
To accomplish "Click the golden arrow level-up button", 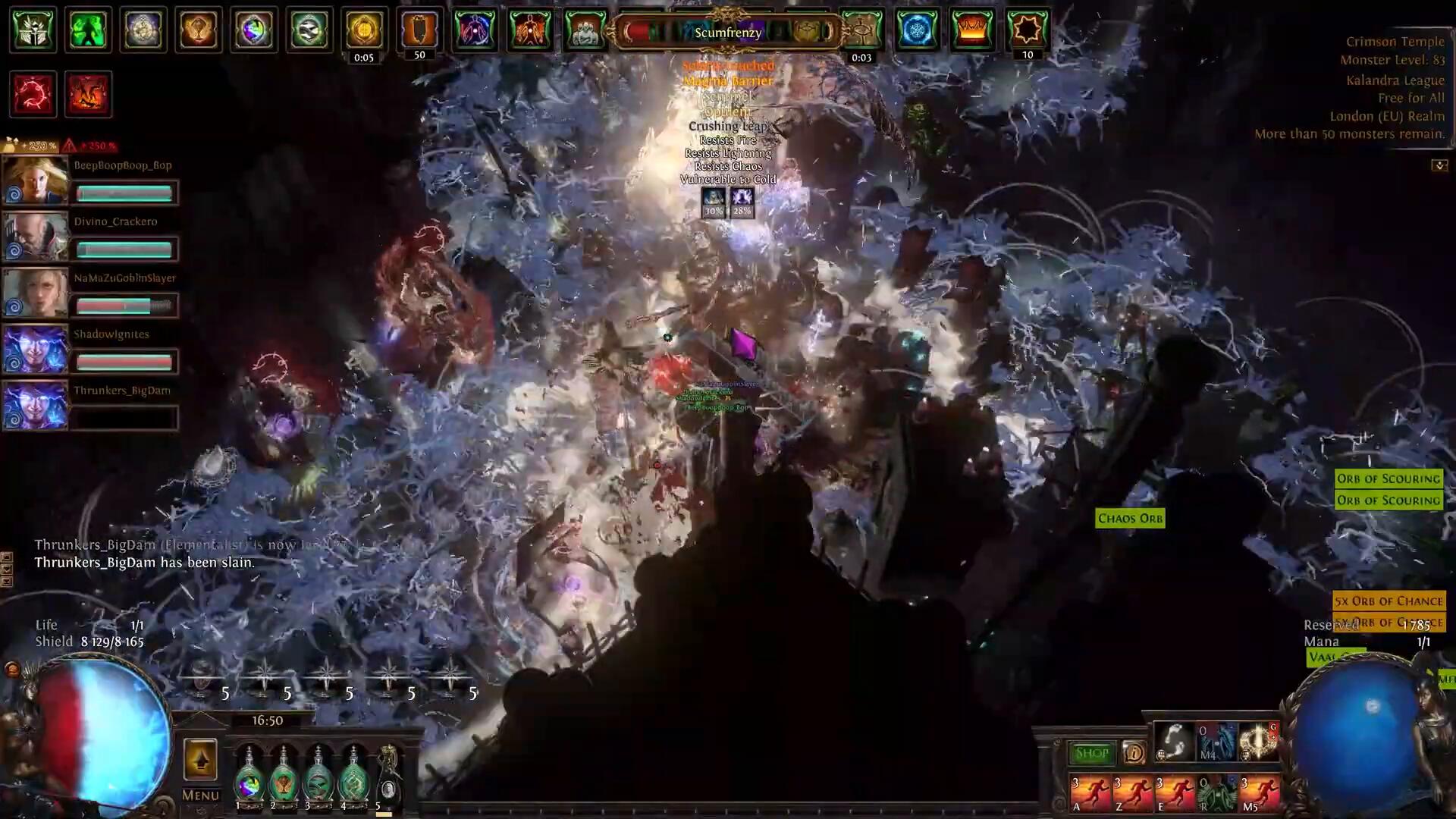I will click(200, 759).
